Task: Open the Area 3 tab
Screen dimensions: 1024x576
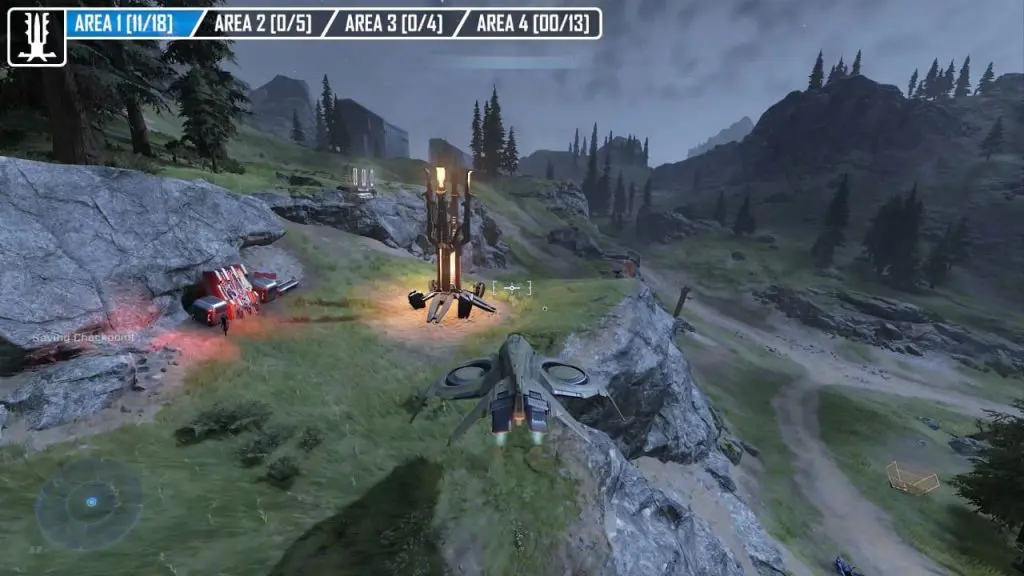Action: [393, 24]
